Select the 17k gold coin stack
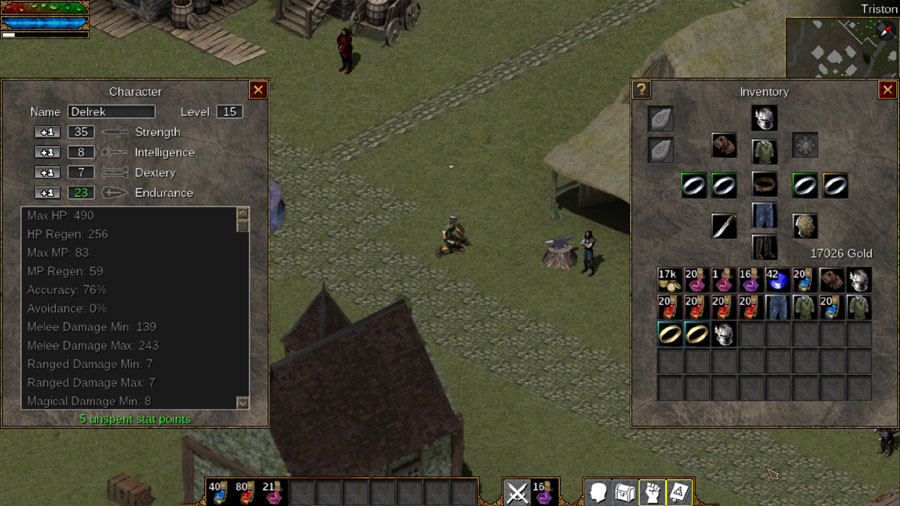This screenshot has height=506, width=900. click(x=669, y=280)
